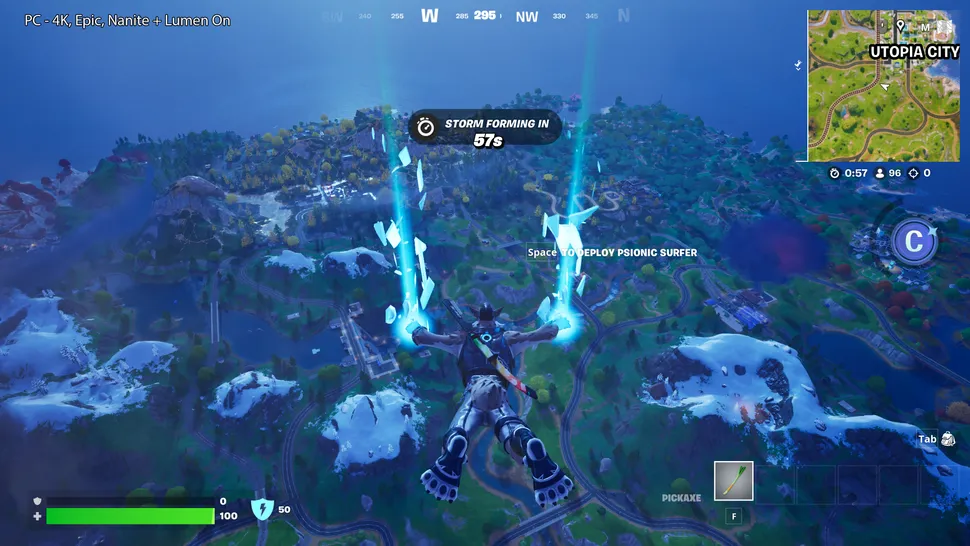Select the pickaxe hotbar slot

pos(733,481)
